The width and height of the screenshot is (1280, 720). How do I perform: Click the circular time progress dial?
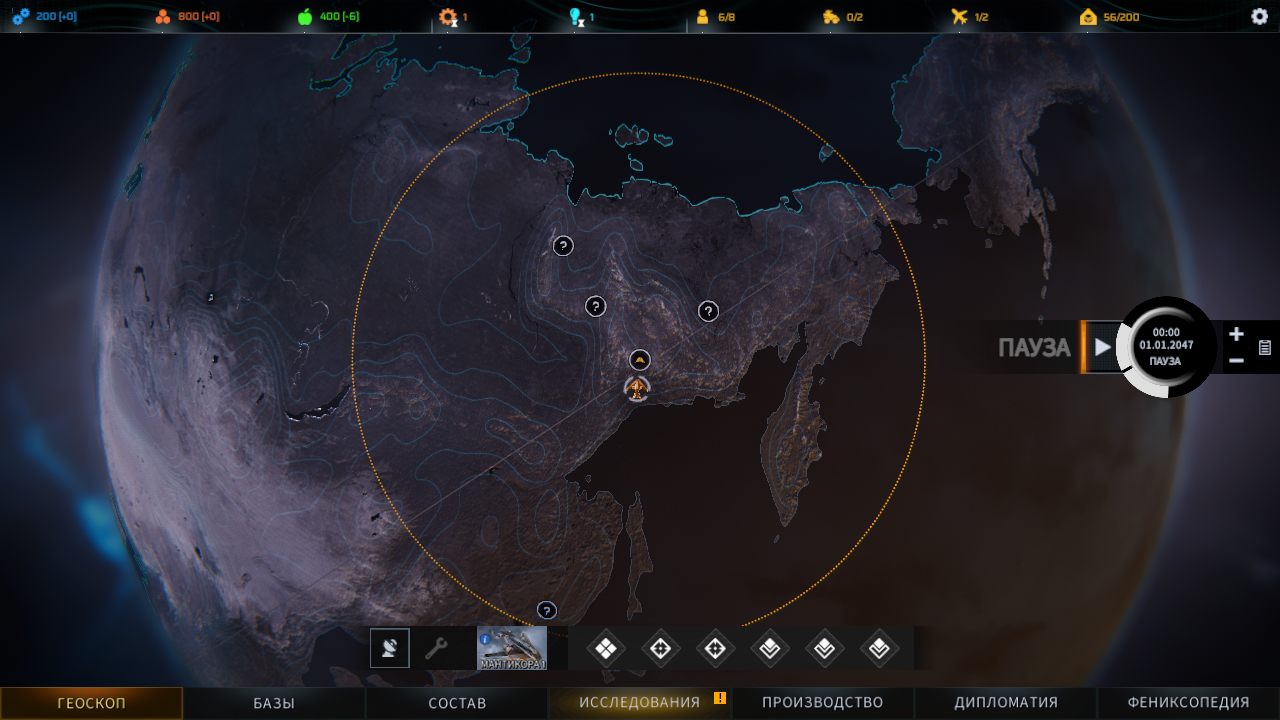pyautogui.click(x=1167, y=347)
